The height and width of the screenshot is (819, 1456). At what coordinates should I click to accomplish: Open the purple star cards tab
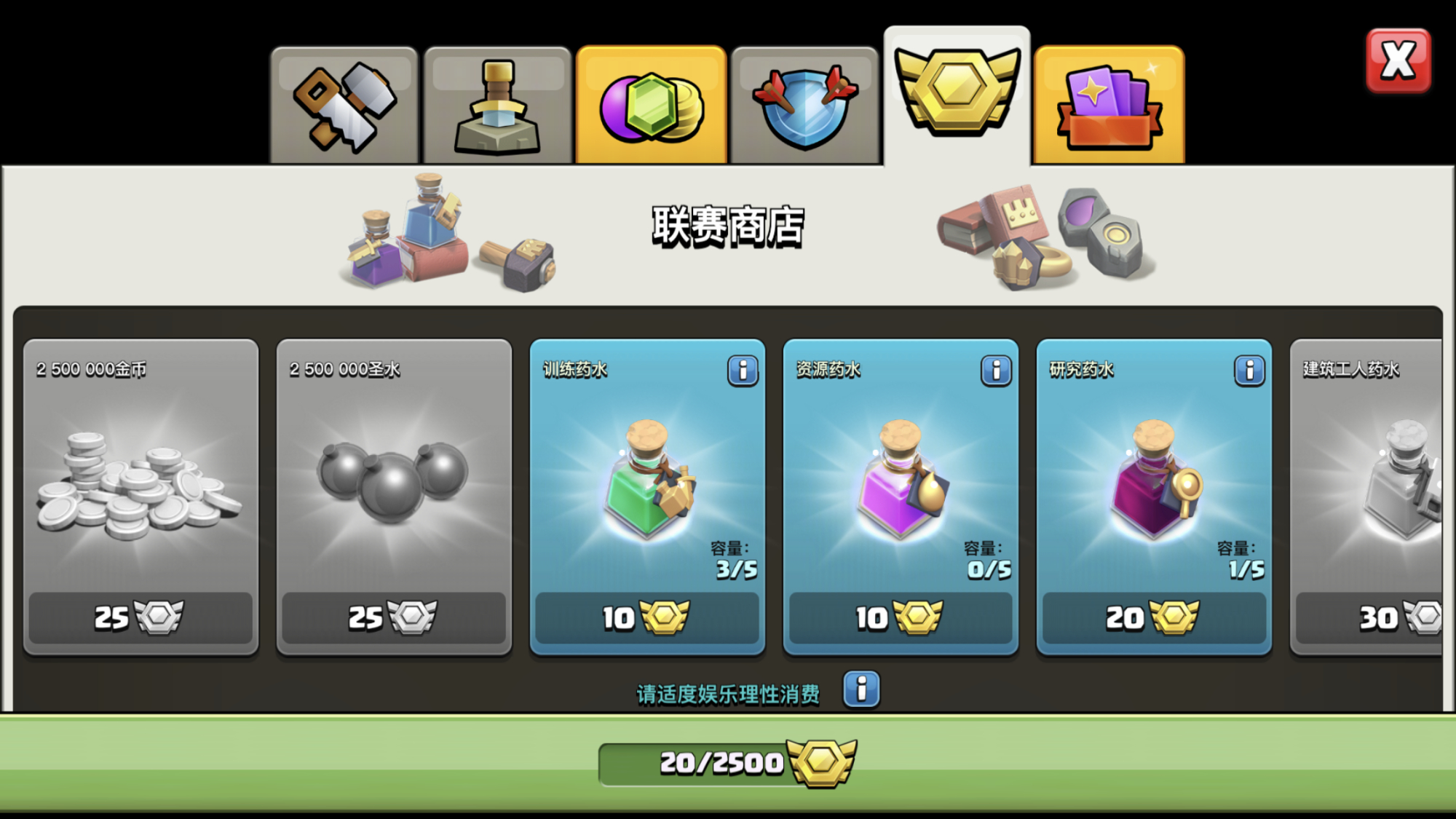click(1109, 107)
